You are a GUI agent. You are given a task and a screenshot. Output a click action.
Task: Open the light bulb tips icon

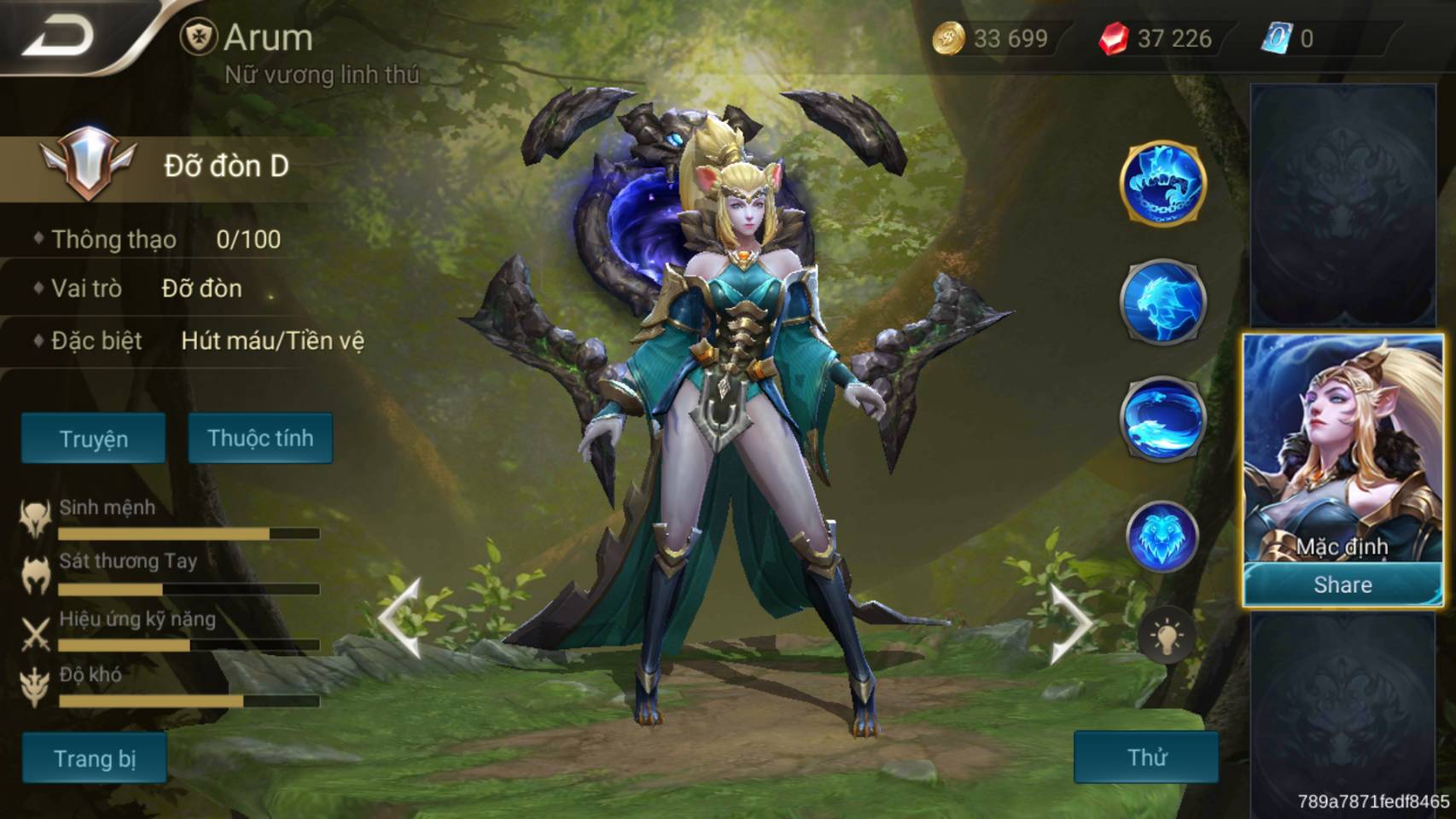pos(1166,636)
